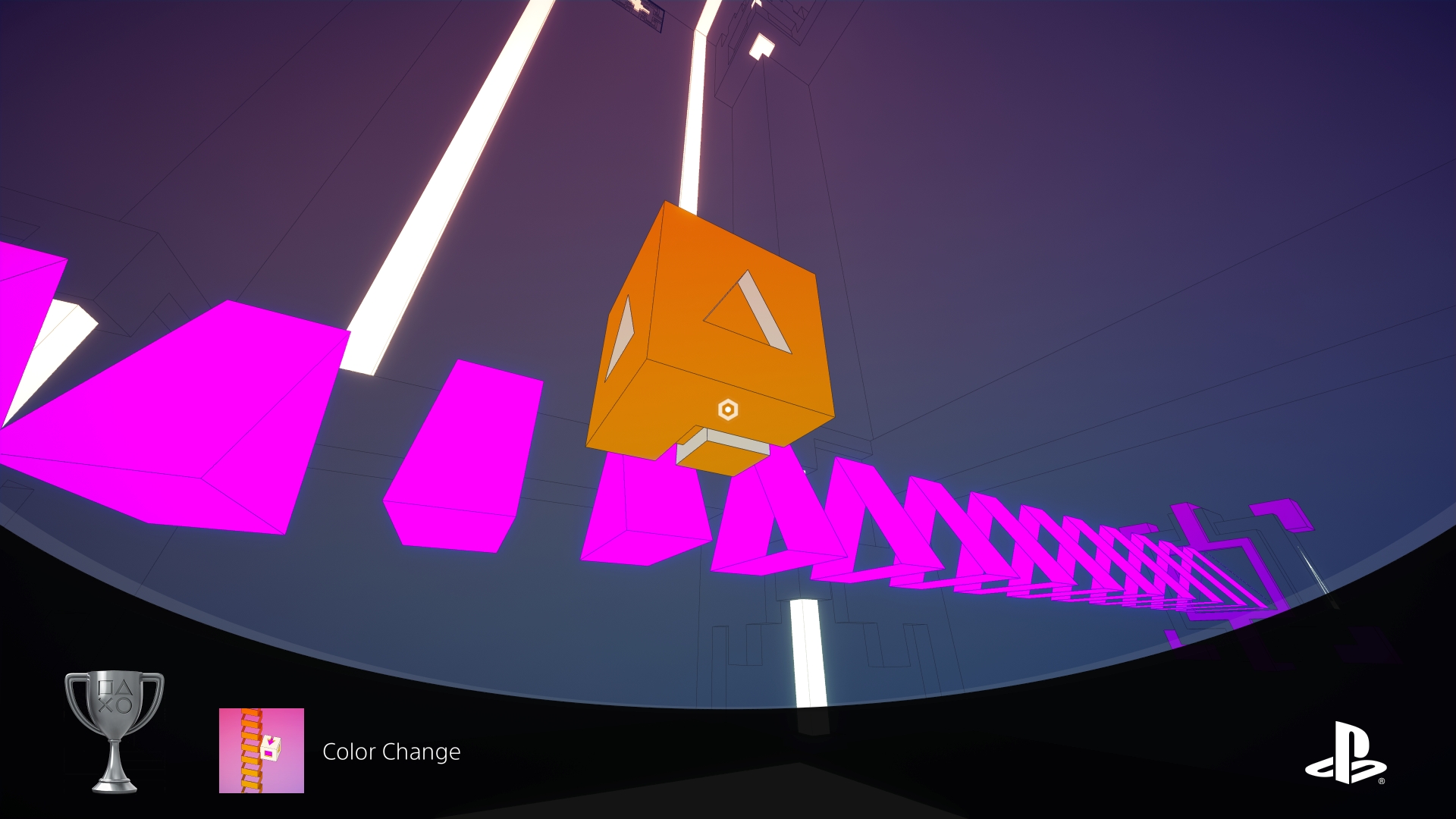Select the hexagonal reticle on the orange cube
Image resolution: width=1456 pixels, height=819 pixels.
[727, 410]
